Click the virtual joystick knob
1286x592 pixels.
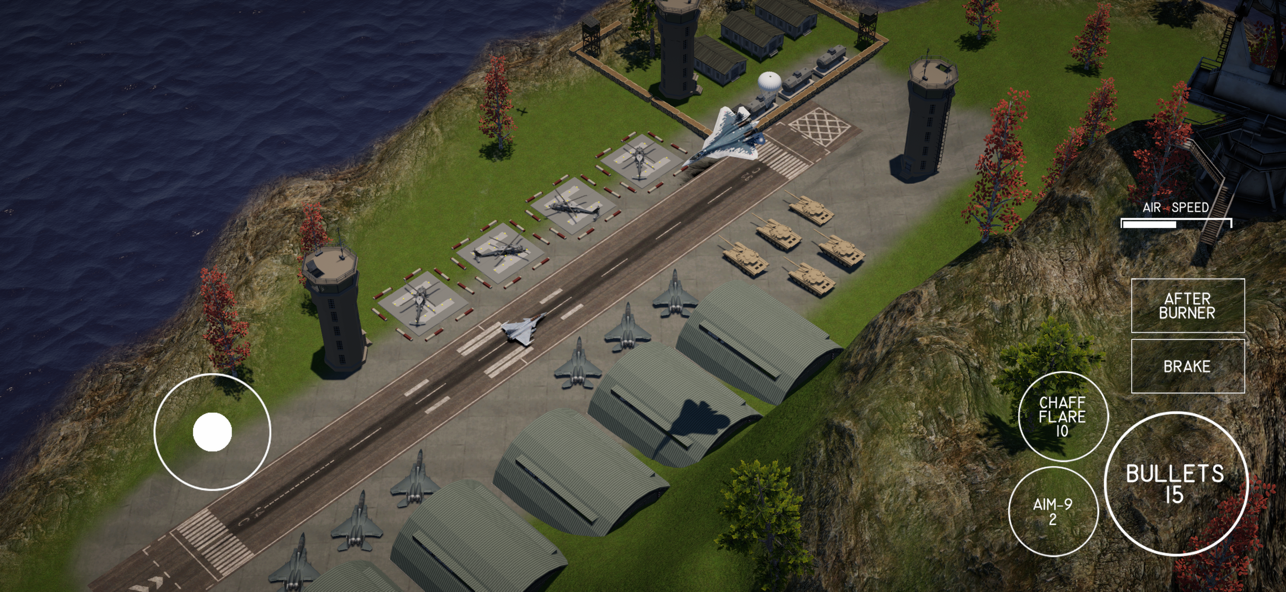tap(212, 432)
